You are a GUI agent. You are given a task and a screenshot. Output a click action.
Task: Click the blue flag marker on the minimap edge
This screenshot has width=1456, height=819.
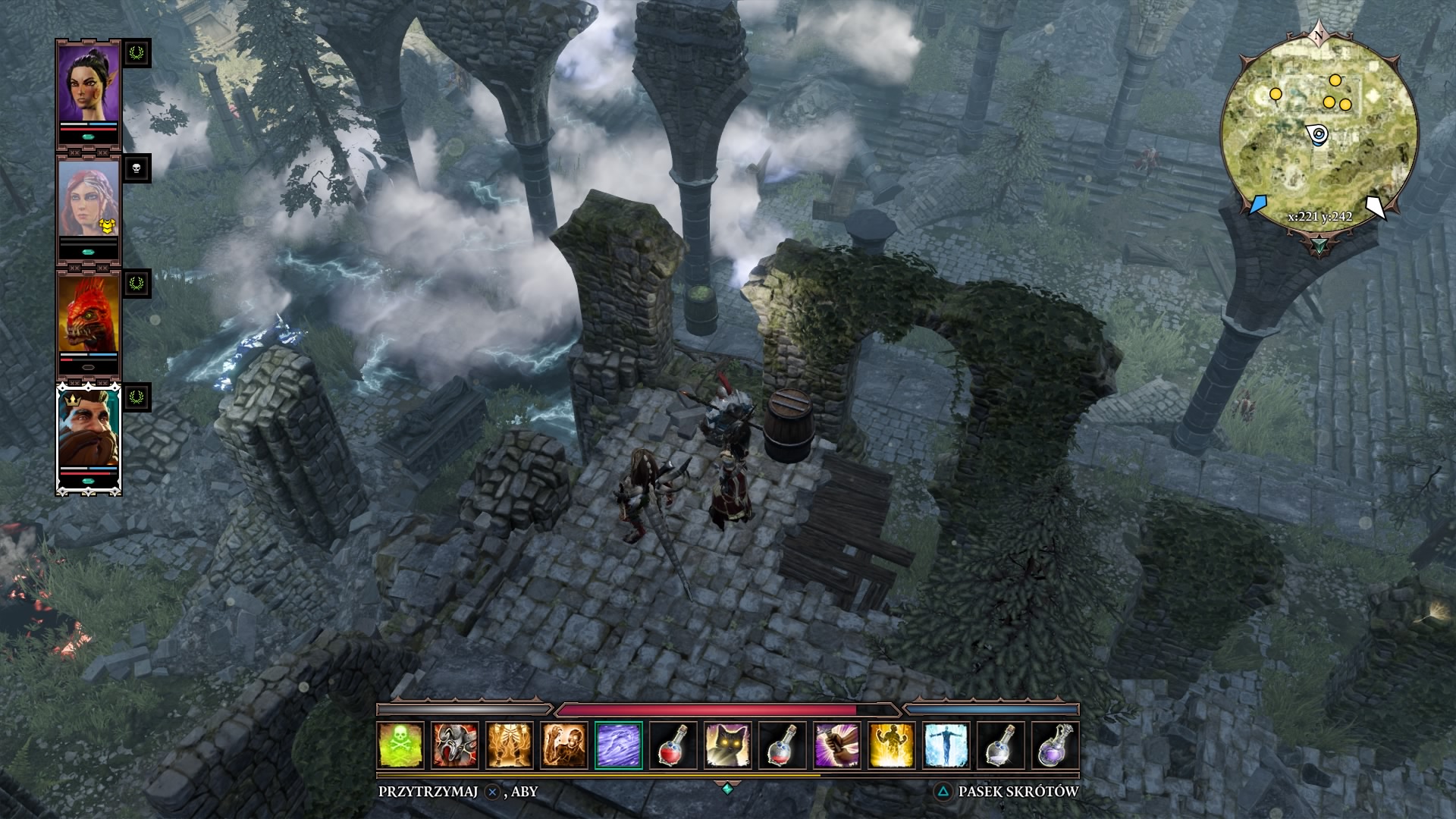click(1257, 205)
